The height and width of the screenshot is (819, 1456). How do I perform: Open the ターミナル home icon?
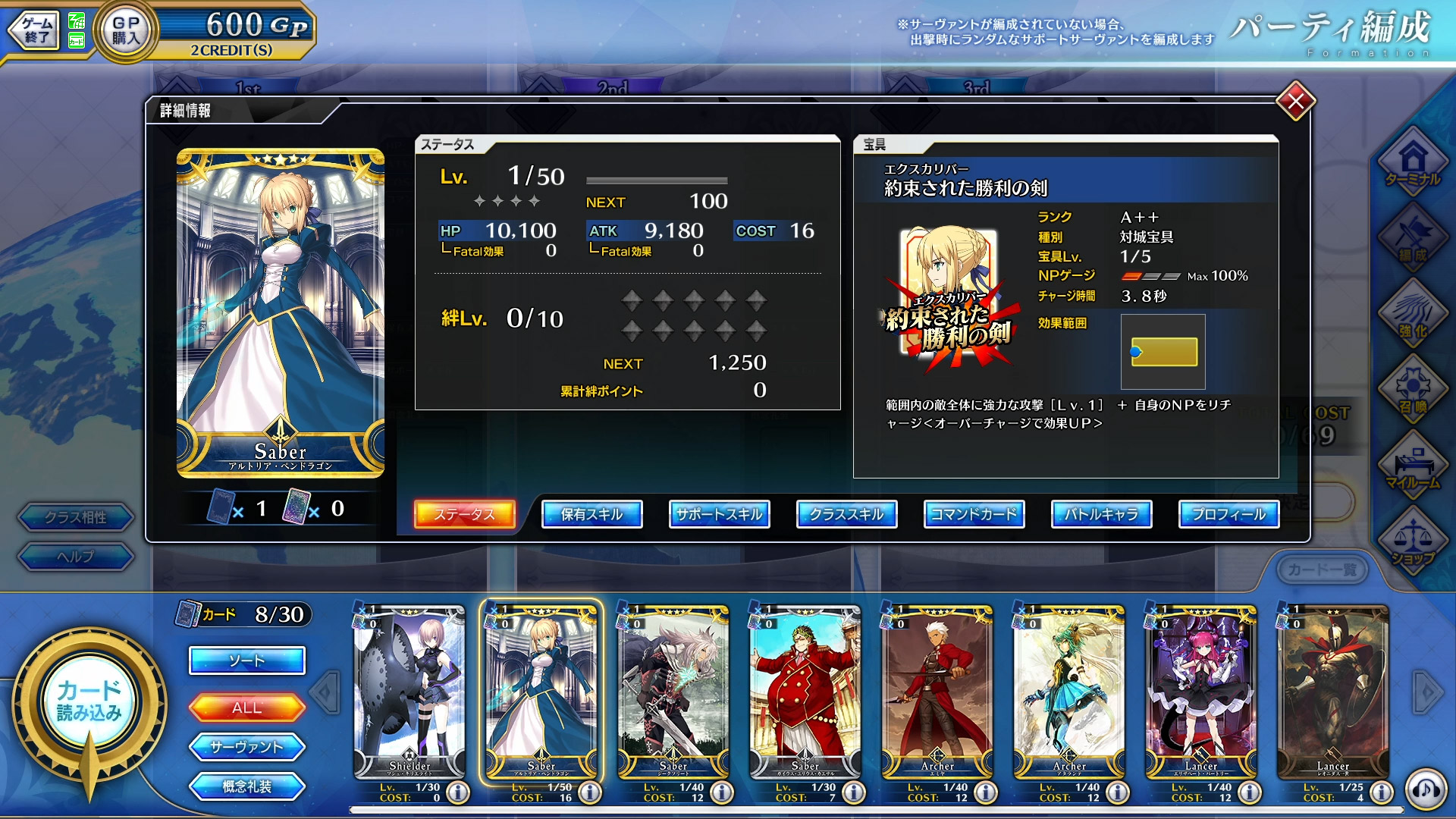1413,163
